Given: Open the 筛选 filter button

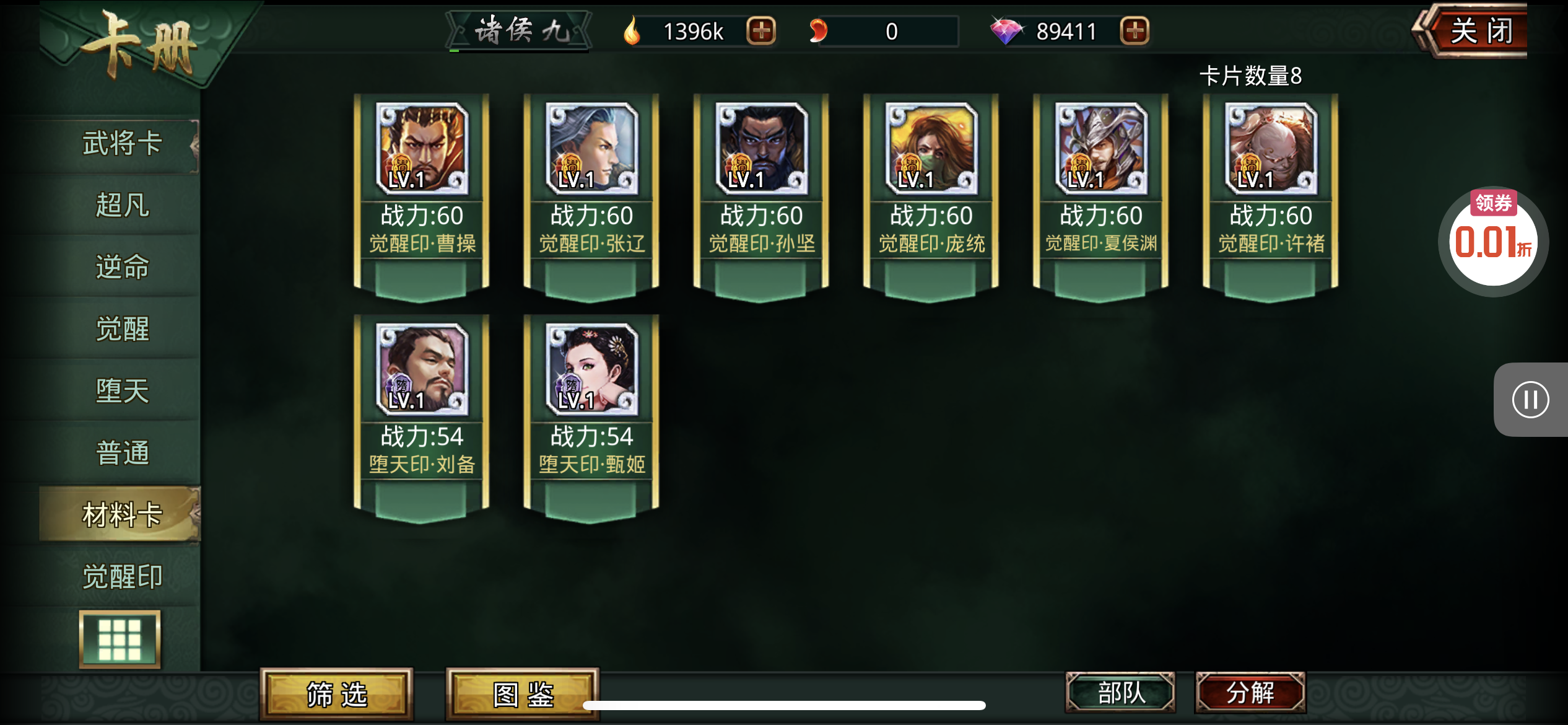Looking at the screenshot, I should pyautogui.click(x=337, y=694).
